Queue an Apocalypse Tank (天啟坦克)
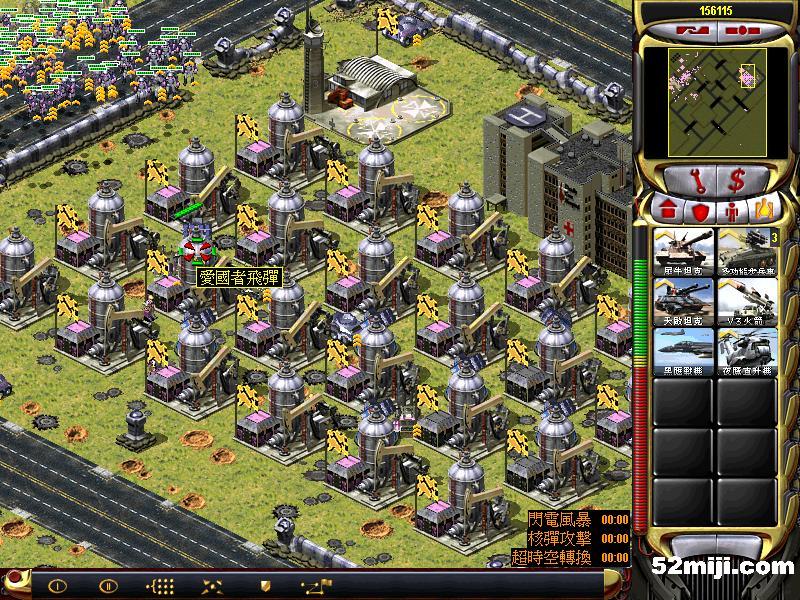800x600 pixels. coord(683,301)
